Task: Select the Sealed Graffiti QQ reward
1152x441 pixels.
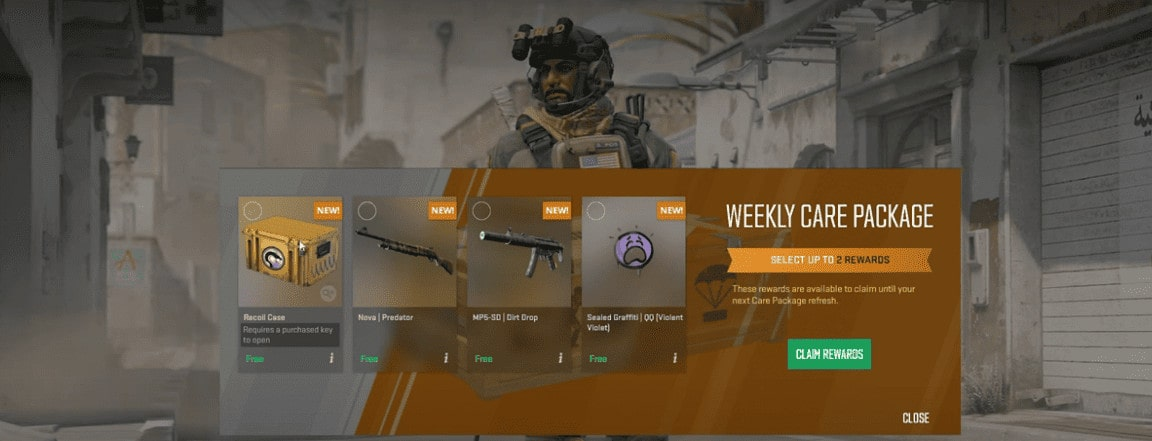Action: point(633,262)
